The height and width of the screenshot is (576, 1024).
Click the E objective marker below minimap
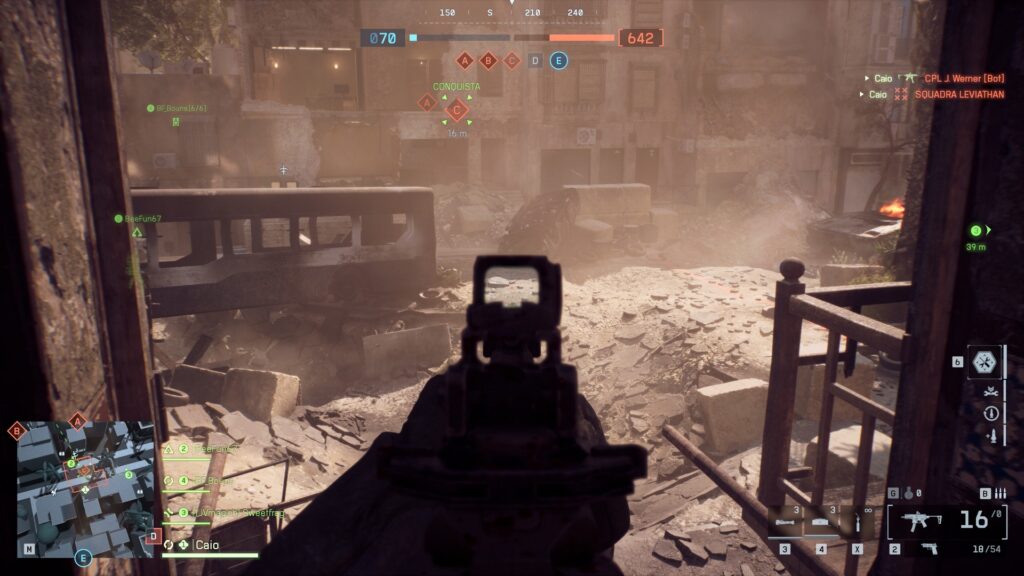click(83, 558)
